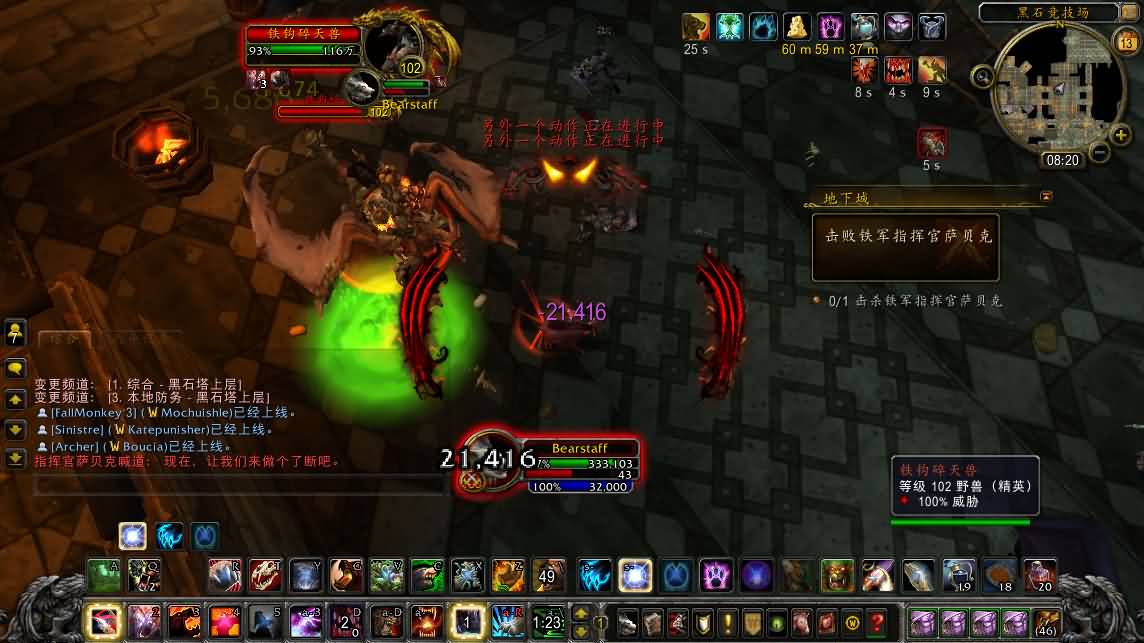Image resolution: width=1144 pixels, height=643 pixels.
Task: Open the chat speech-bubble menu button
Action: coord(15,367)
